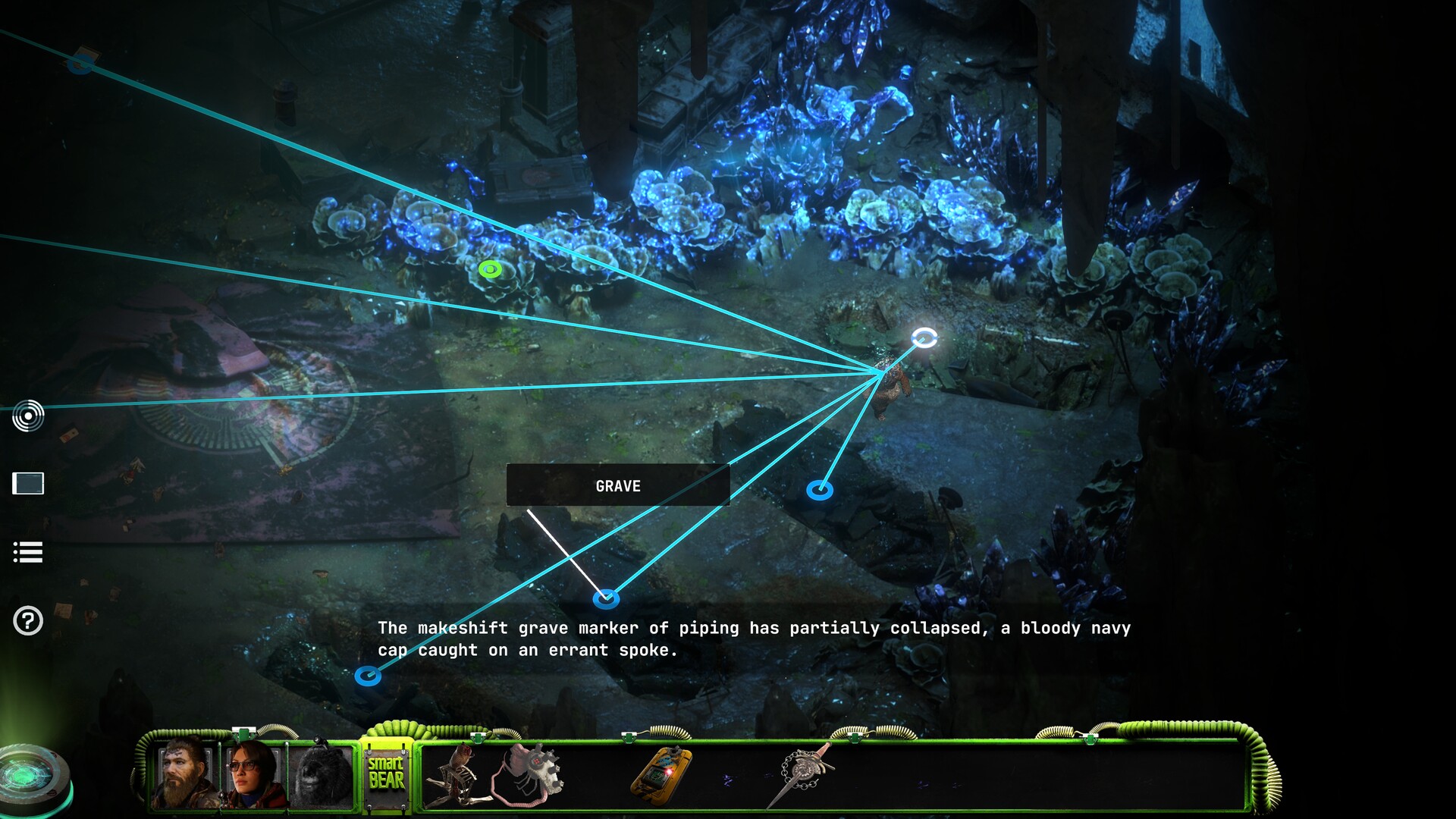The image size is (1456, 819).
Task: Open the bulleted list menu icon
Action: pyautogui.click(x=28, y=552)
